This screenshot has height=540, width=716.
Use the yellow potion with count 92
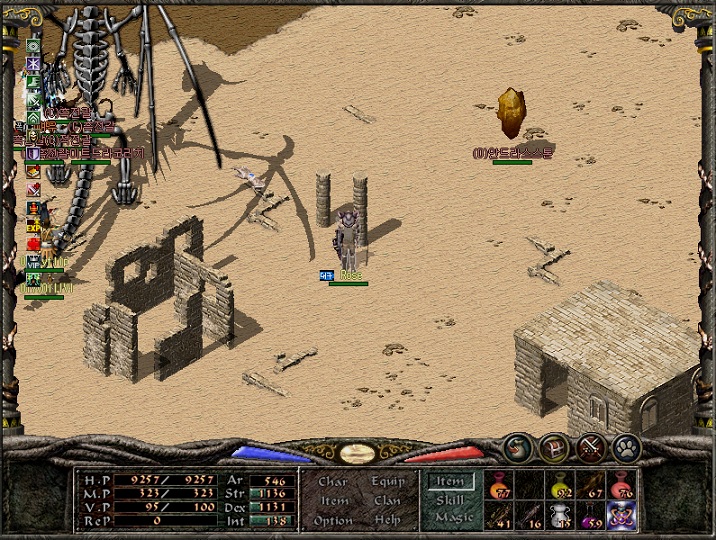[561, 485]
